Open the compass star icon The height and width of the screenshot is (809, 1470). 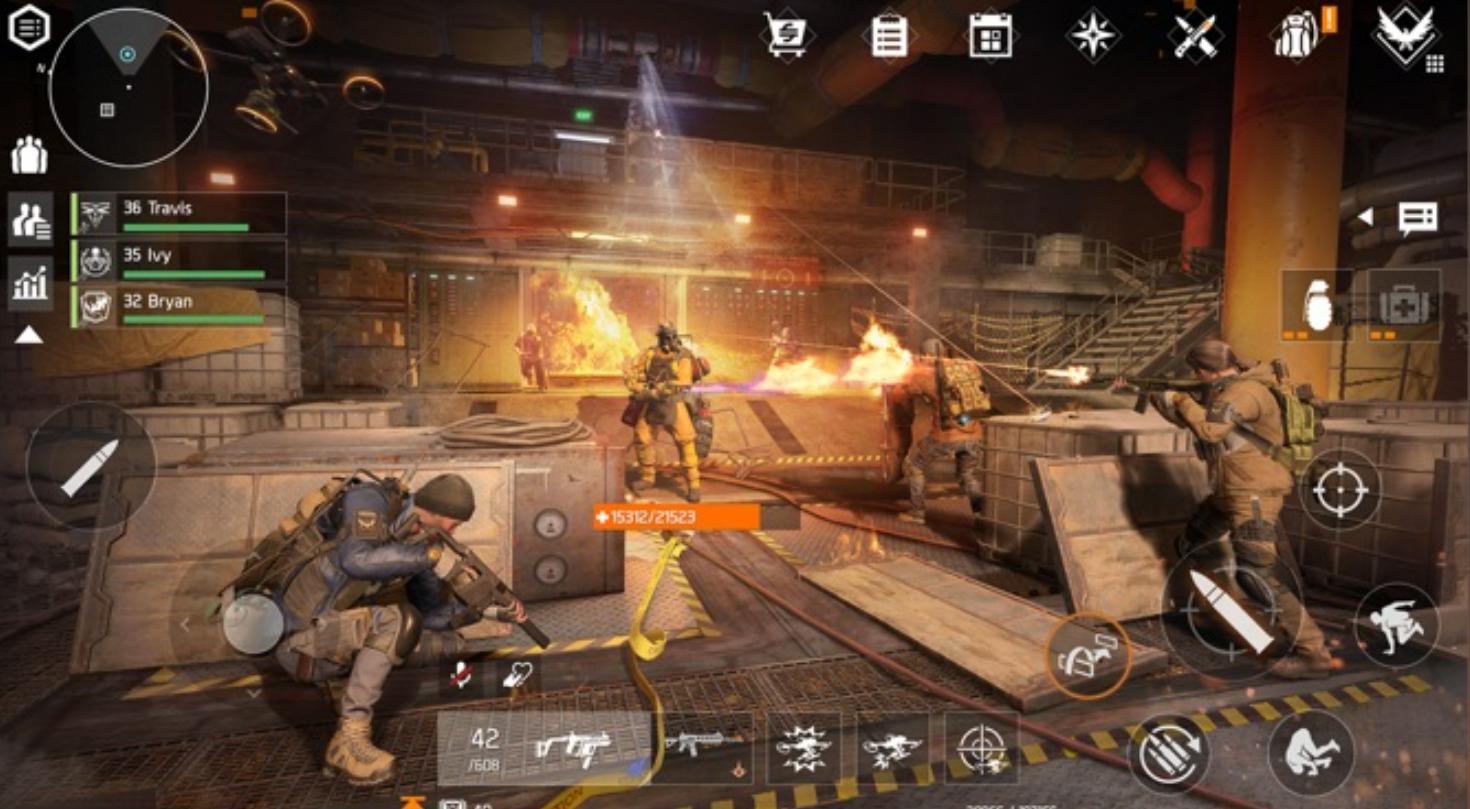pyautogui.click(x=1093, y=35)
